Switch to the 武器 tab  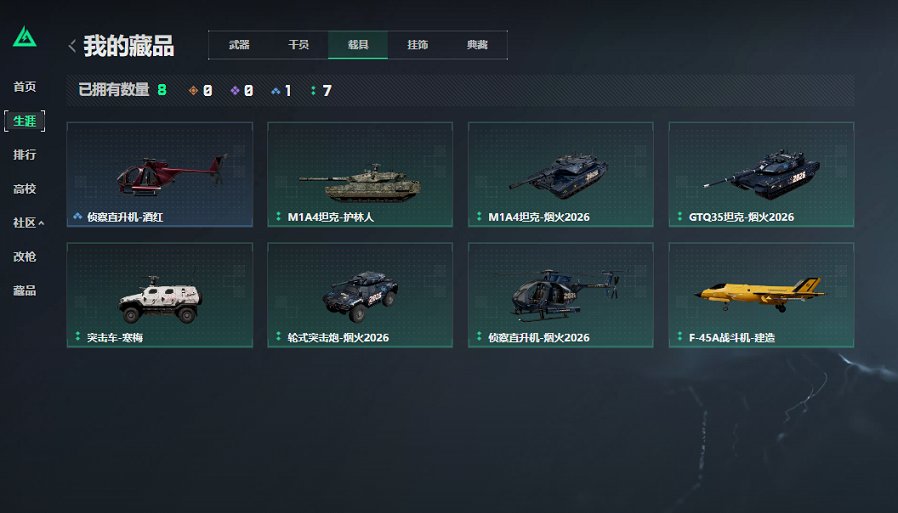[239, 45]
